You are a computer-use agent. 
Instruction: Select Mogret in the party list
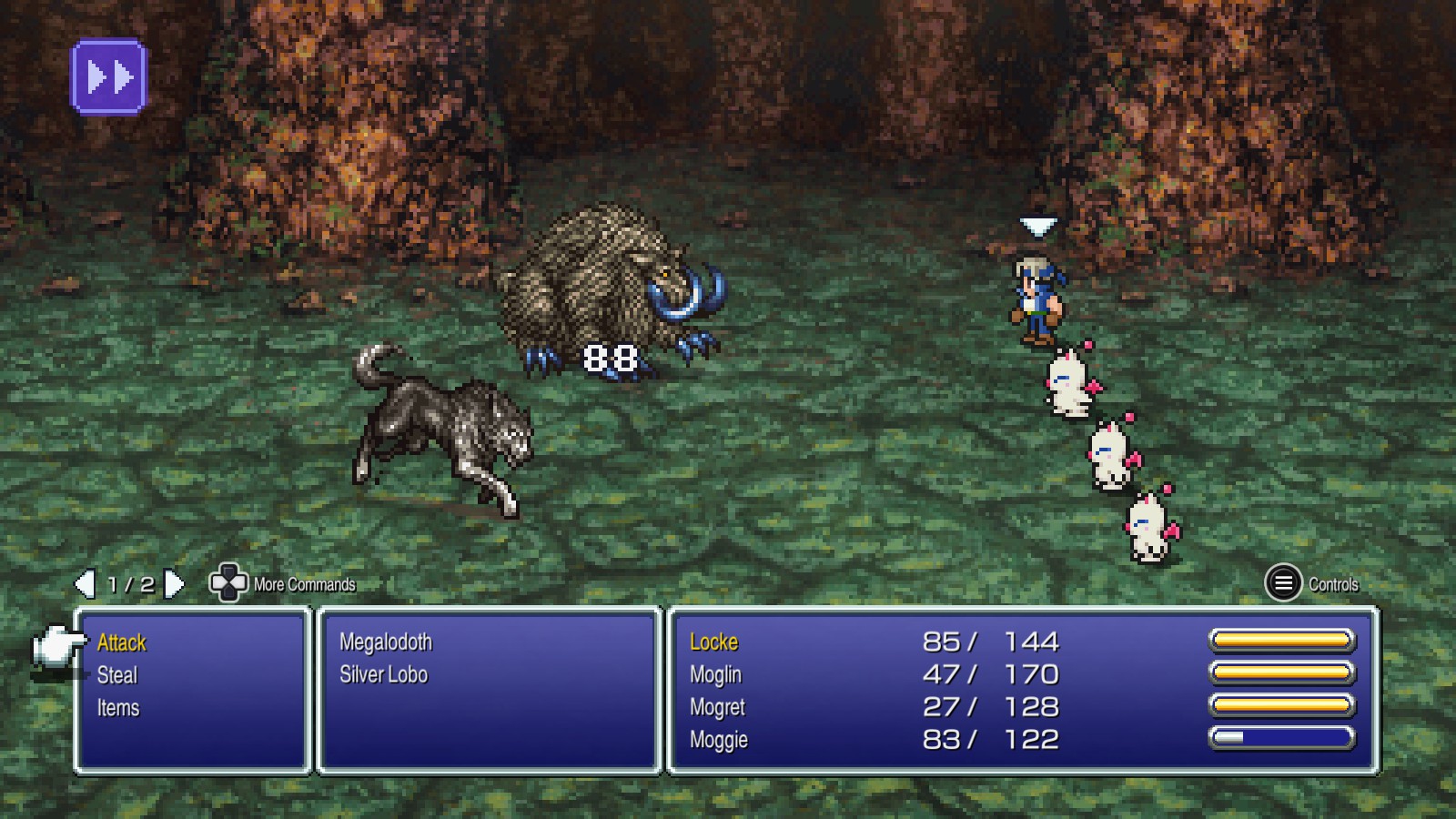718,708
